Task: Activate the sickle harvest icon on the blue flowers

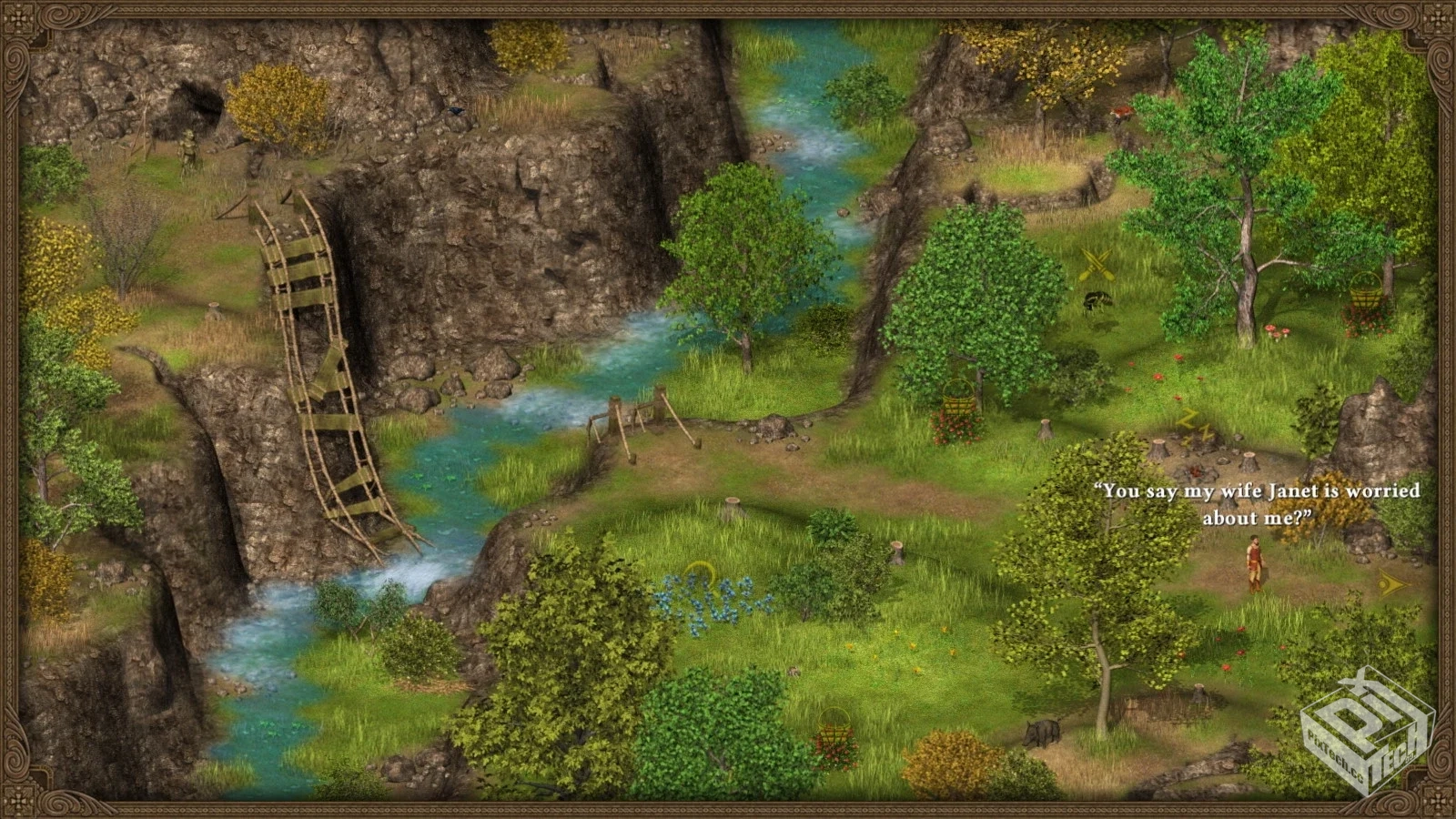Action: coord(699,575)
